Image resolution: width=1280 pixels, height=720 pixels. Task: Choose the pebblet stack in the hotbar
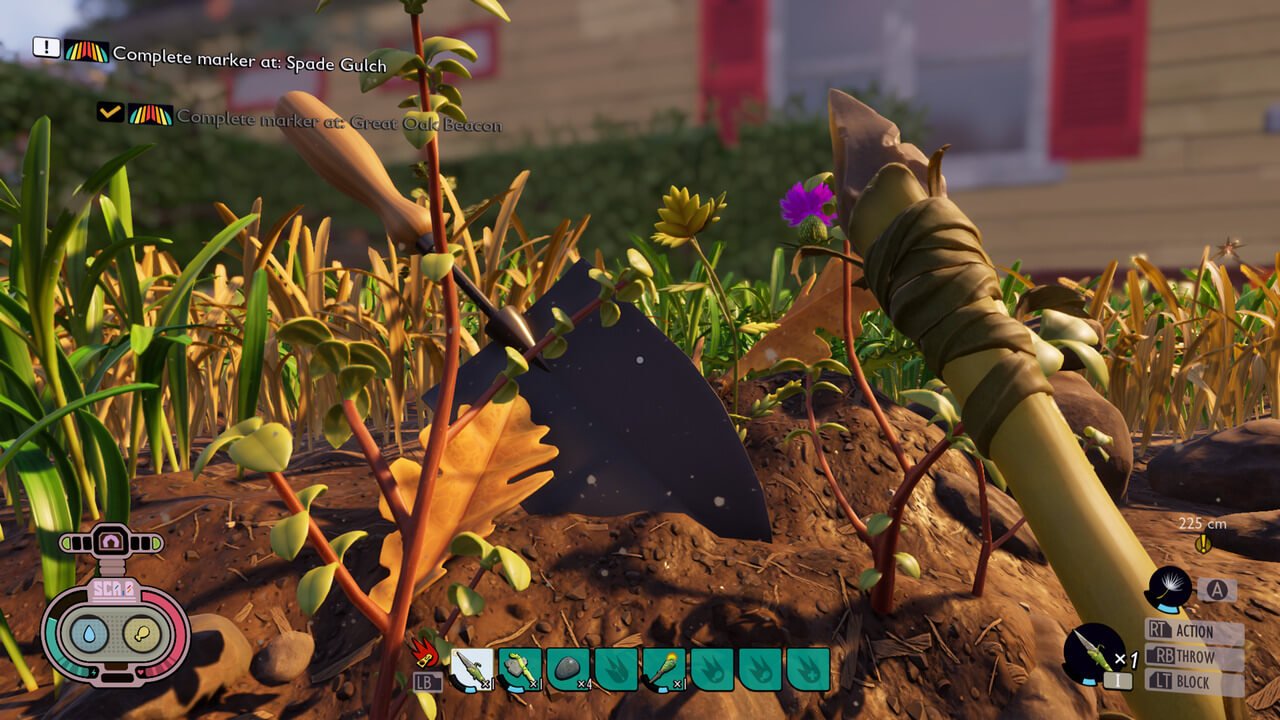point(568,669)
